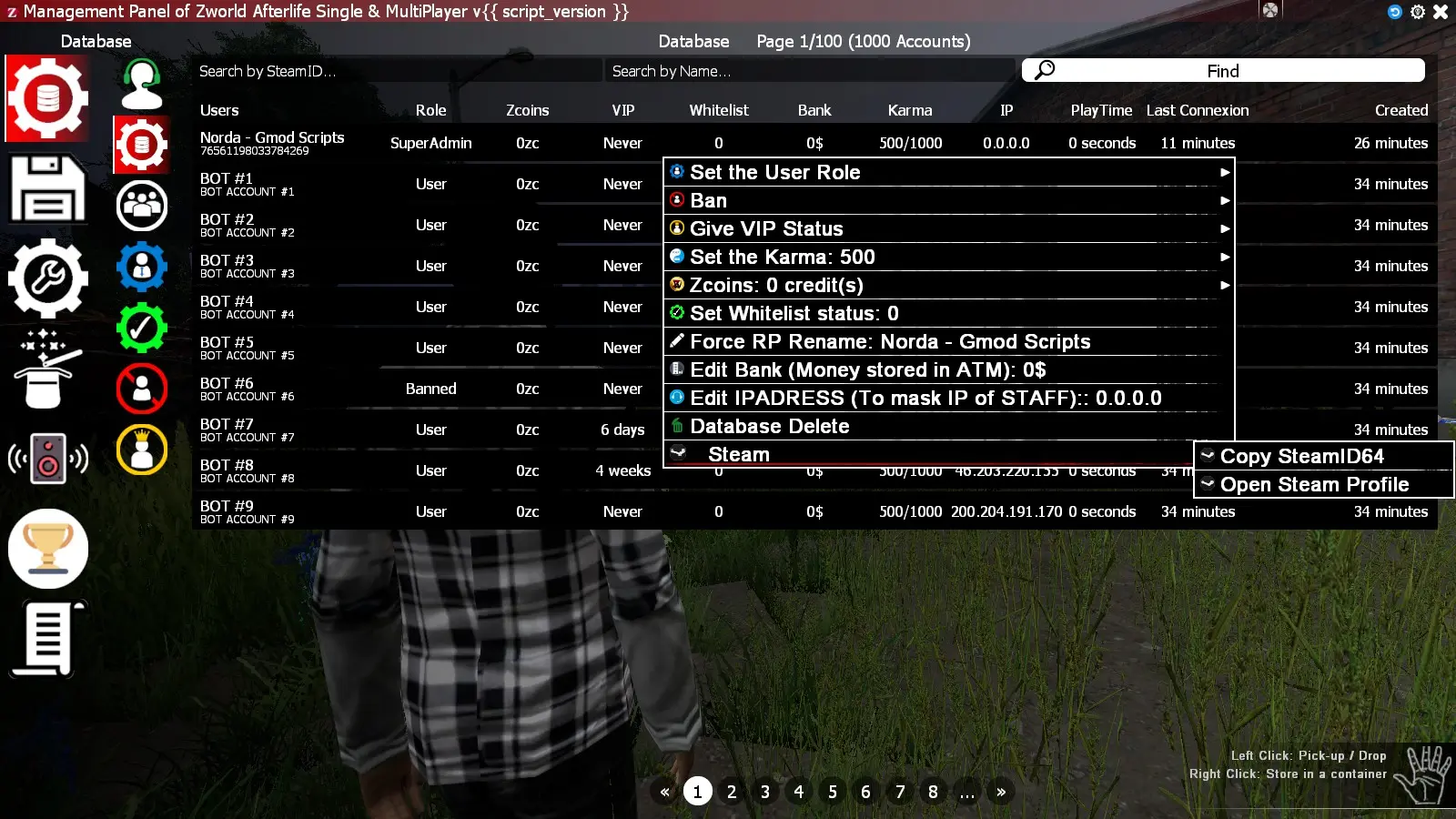1456x819 pixels.
Task: Click the floppy disk save icon
Action: [47, 188]
